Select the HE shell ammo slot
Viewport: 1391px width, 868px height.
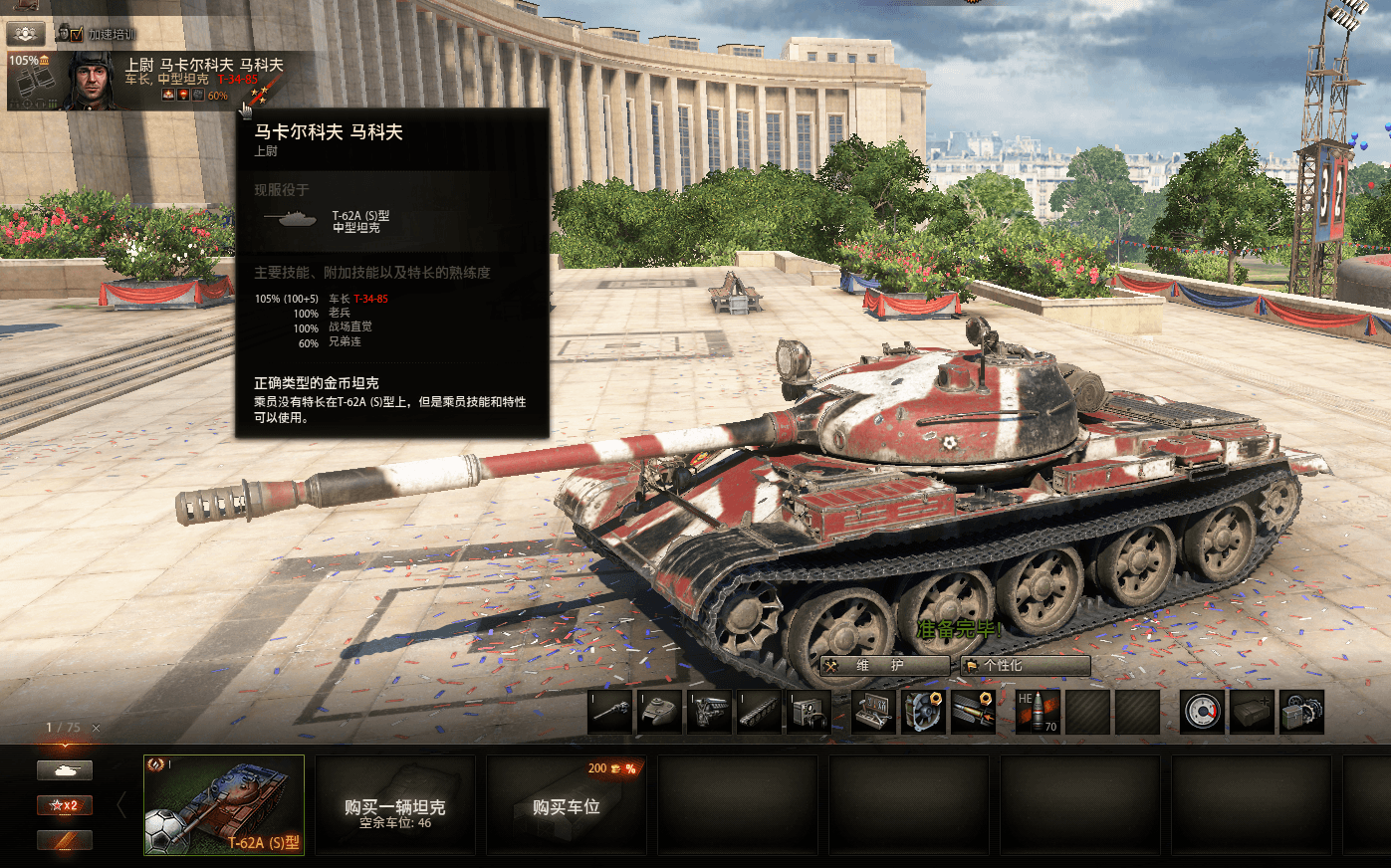click(x=1037, y=712)
